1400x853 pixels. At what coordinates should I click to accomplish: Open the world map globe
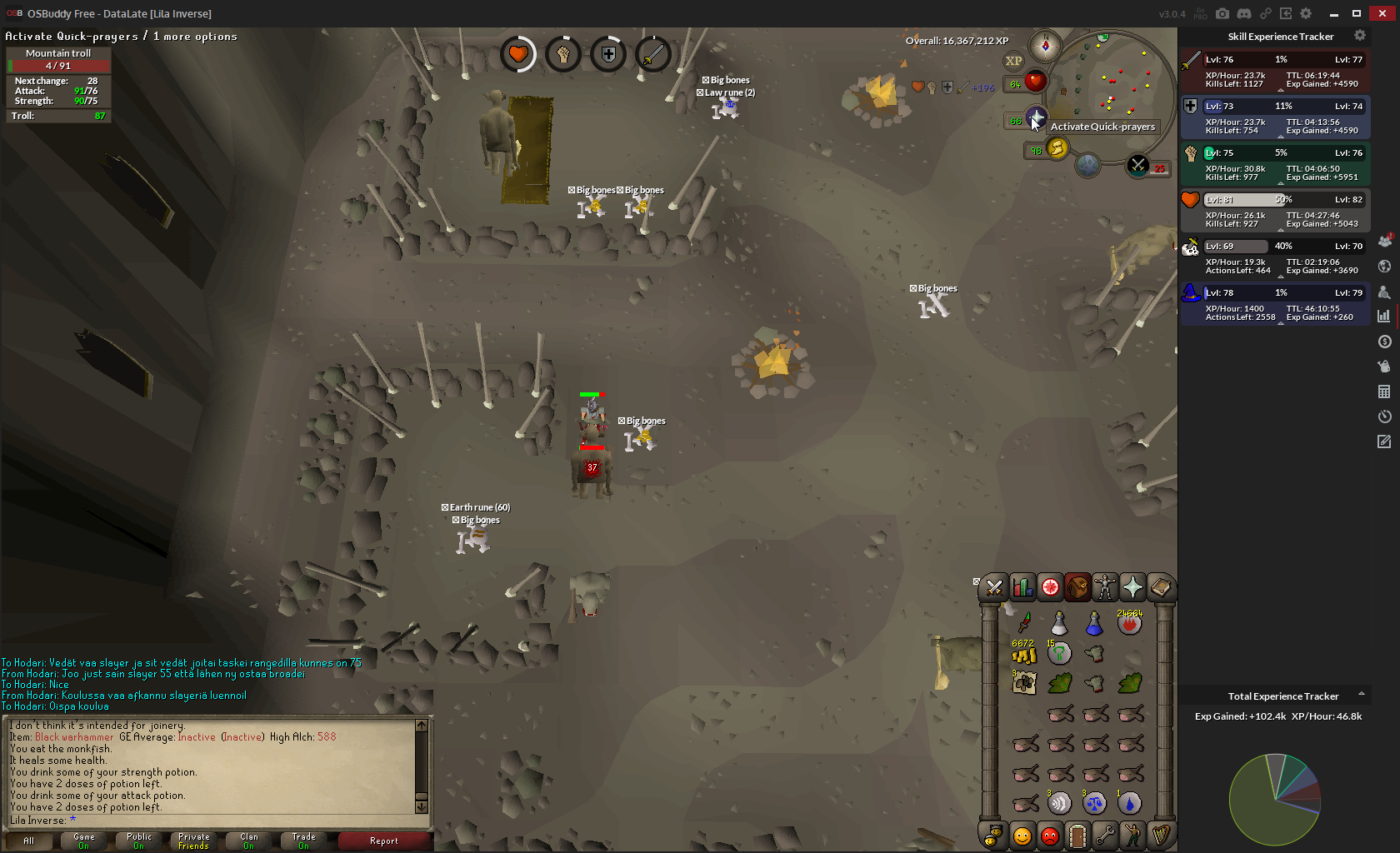(x=1087, y=165)
